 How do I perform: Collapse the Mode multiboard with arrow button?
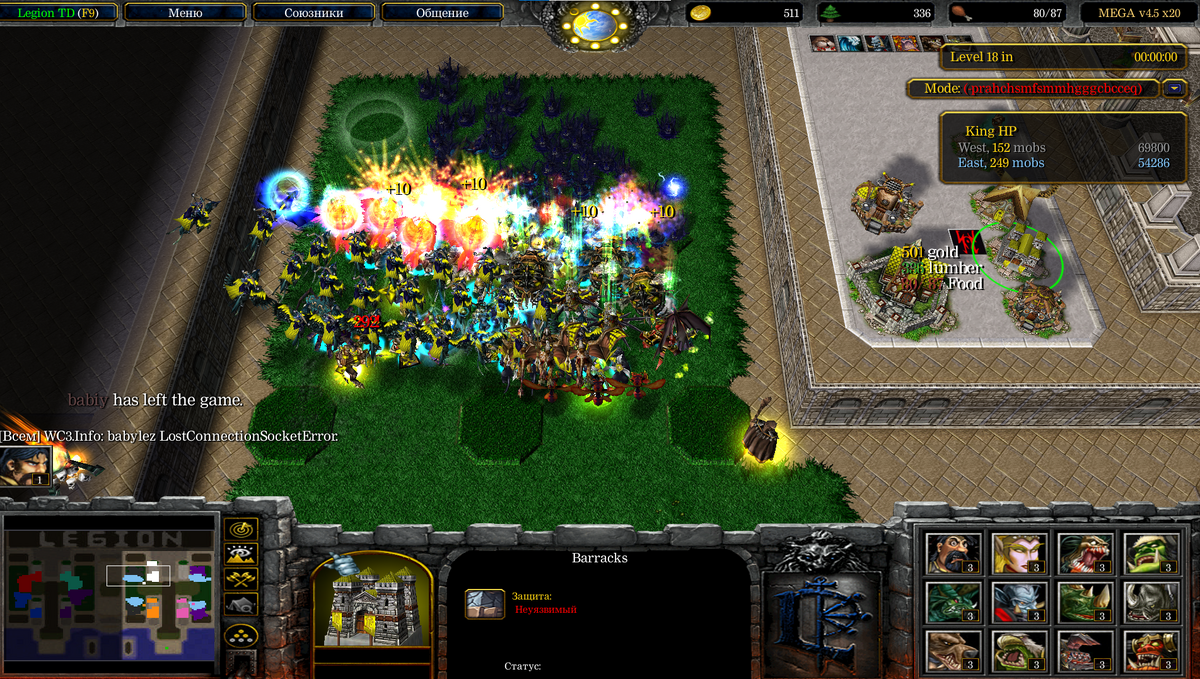click(1174, 88)
